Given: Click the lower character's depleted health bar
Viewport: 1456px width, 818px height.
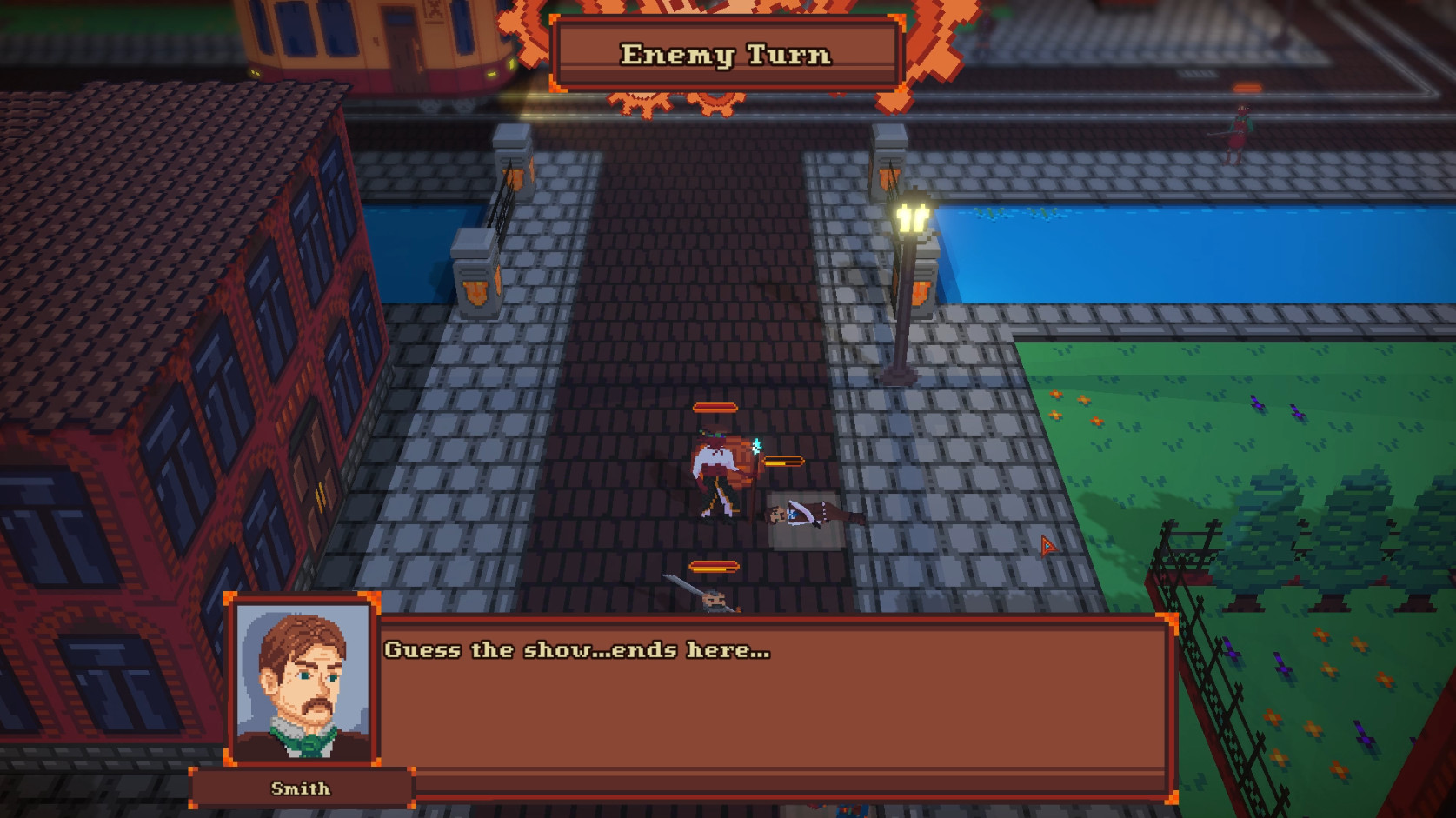Looking at the screenshot, I should [x=715, y=565].
